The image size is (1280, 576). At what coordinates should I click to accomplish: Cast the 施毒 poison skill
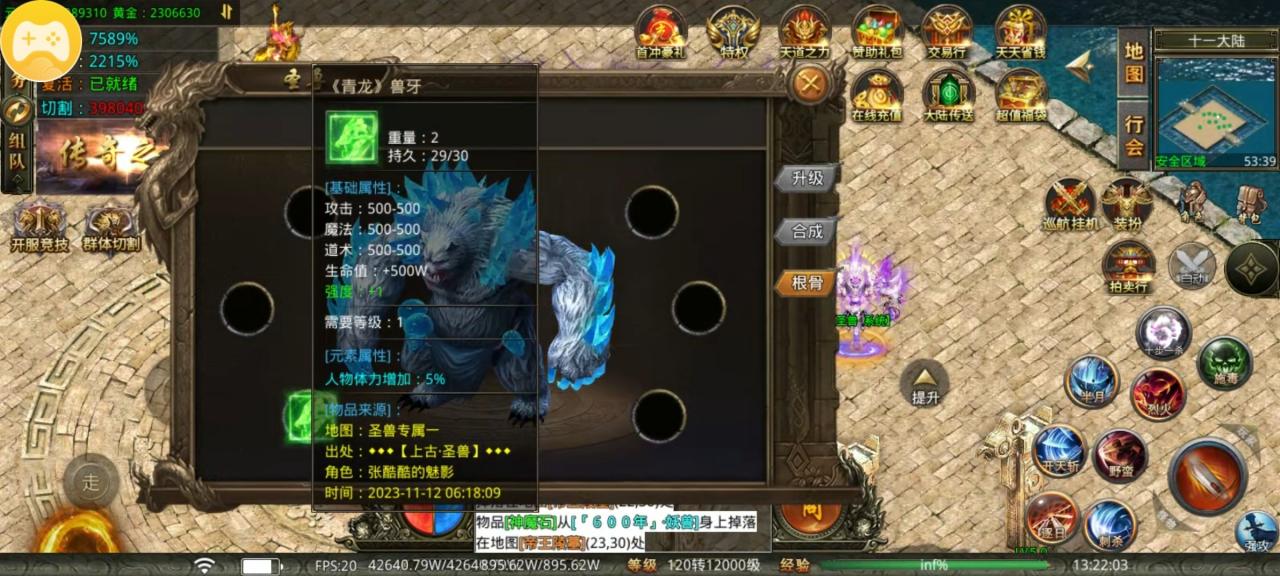coord(1224,362)
